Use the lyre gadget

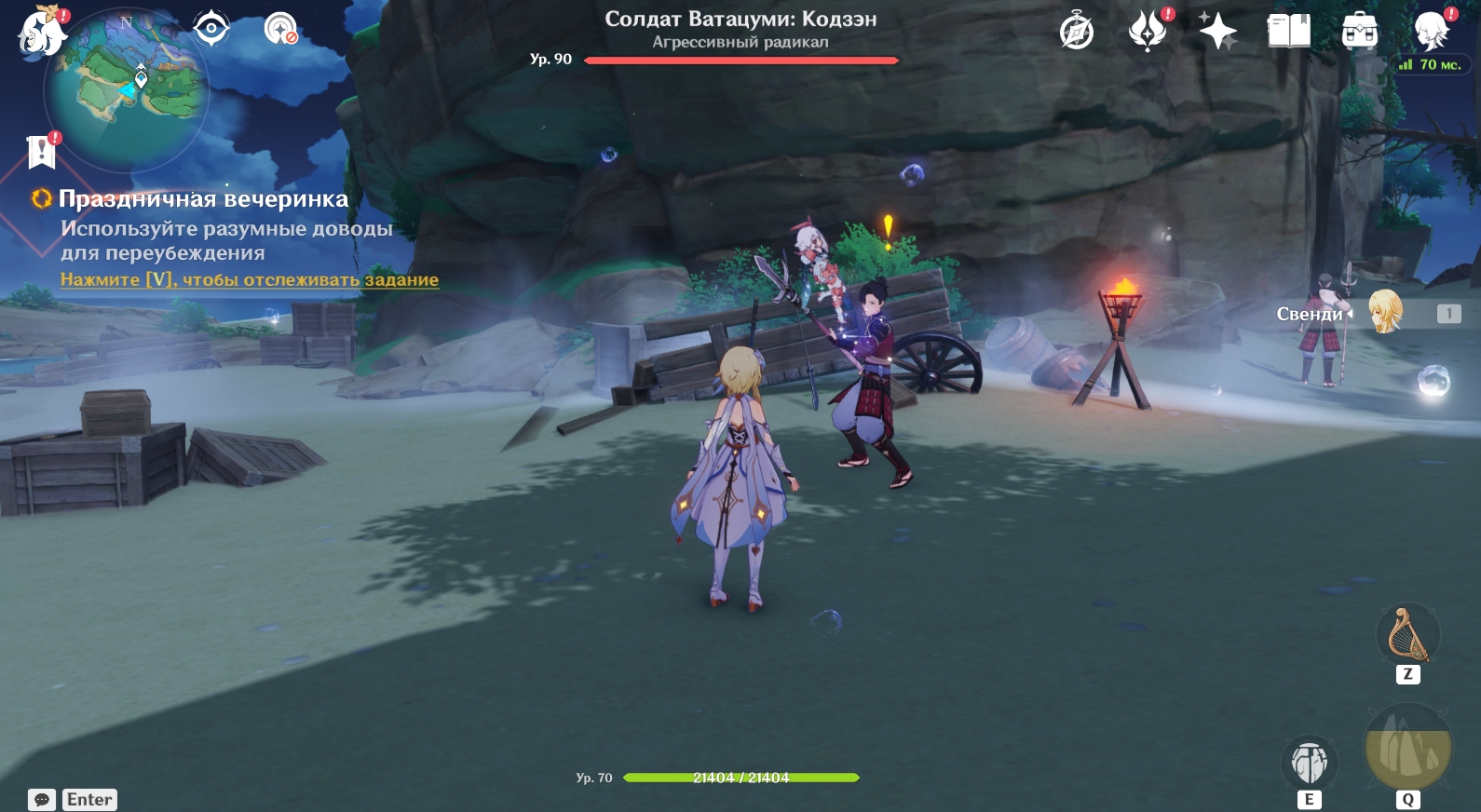coord(1407,635)
